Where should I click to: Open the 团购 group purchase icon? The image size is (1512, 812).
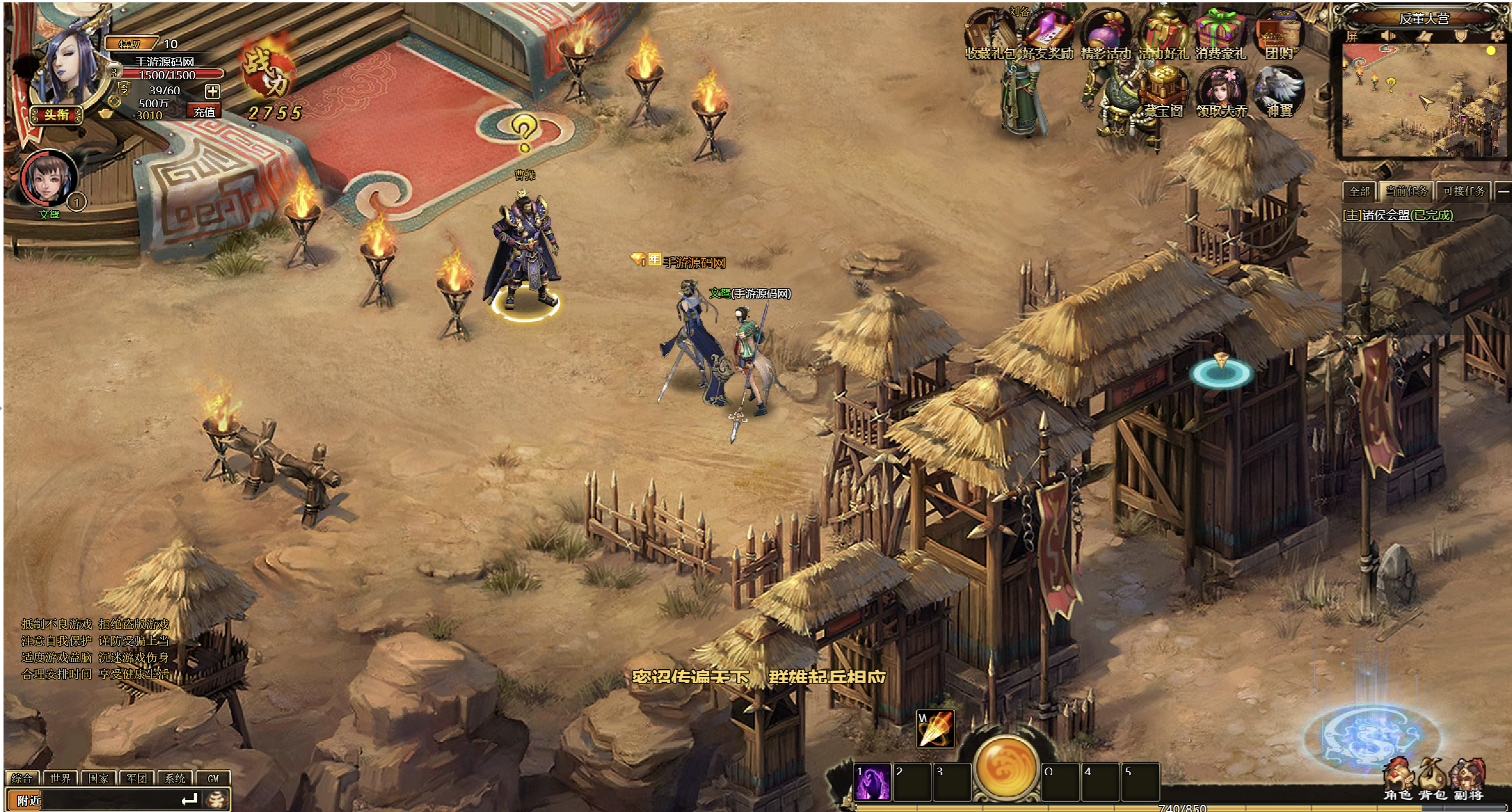[x=1279, y=37]
